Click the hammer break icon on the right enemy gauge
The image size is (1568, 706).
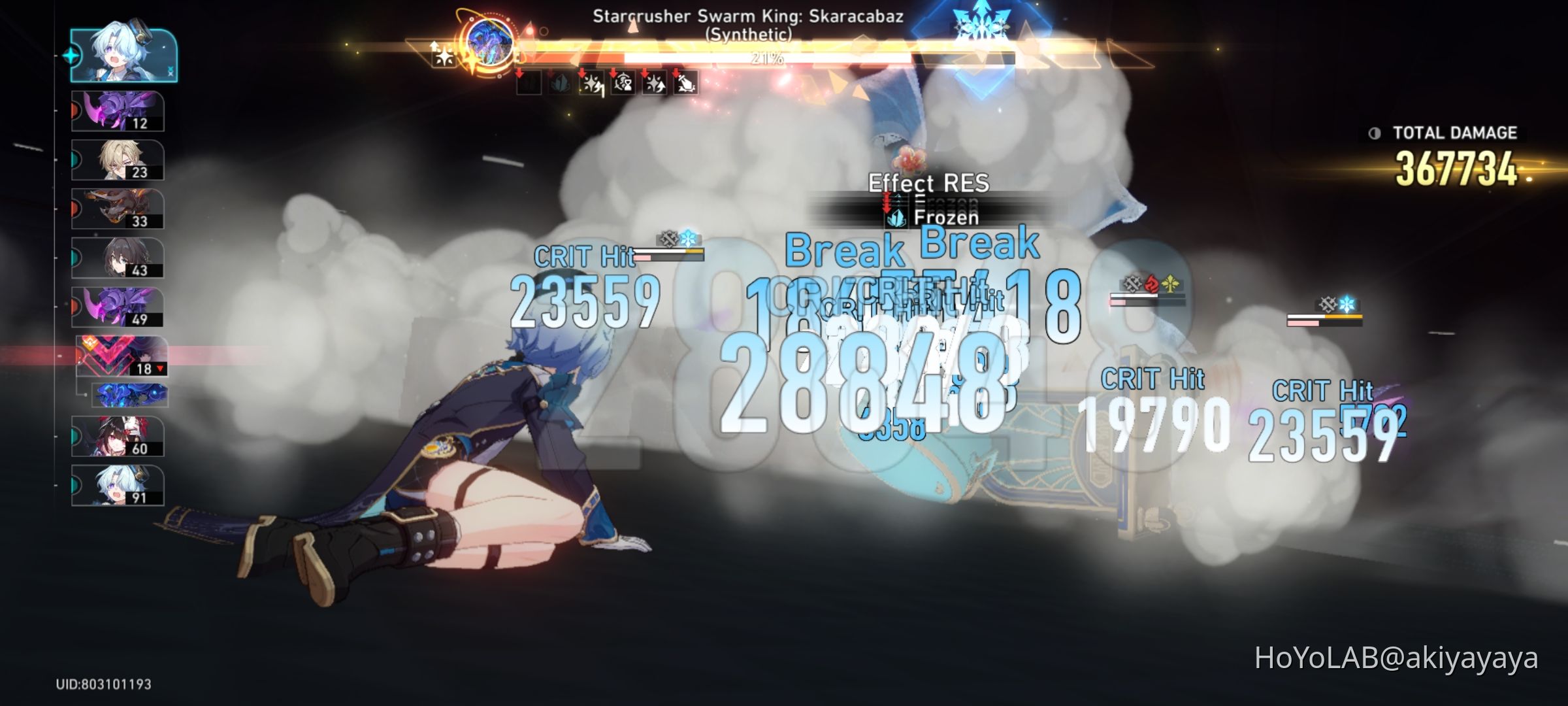[1328, 305]
